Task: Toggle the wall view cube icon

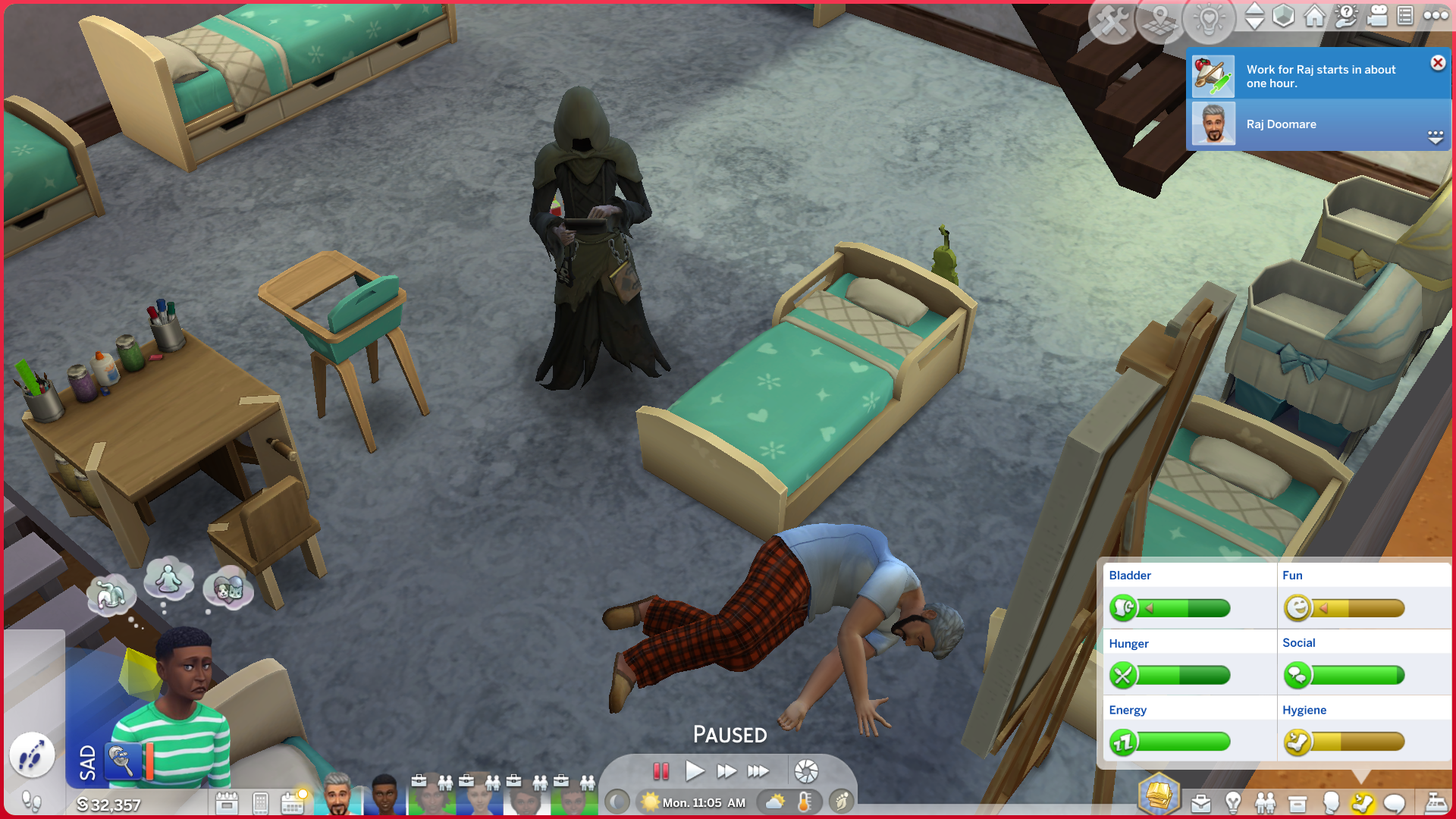Action: pos(1283,16)
